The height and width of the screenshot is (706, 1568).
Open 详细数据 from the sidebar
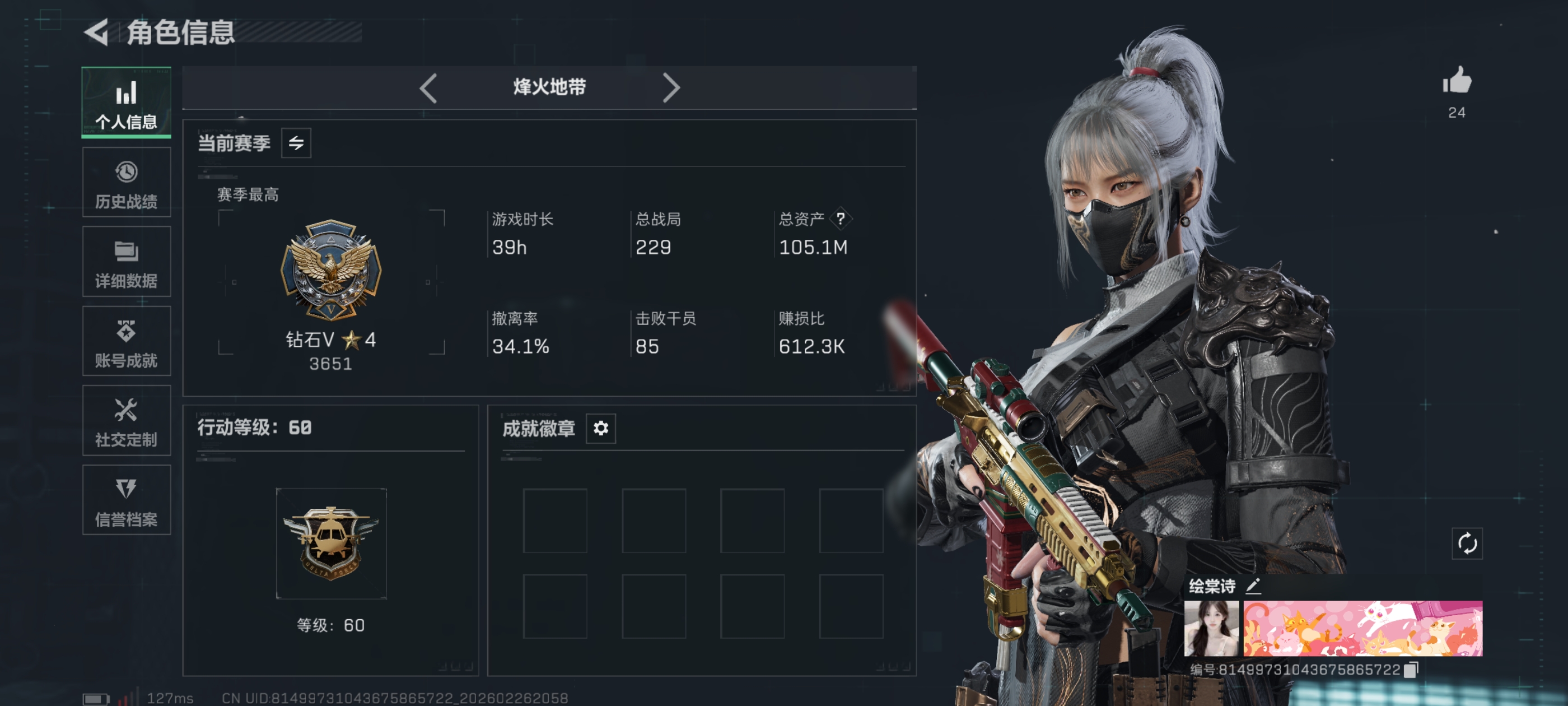click(x=126, y=262)
